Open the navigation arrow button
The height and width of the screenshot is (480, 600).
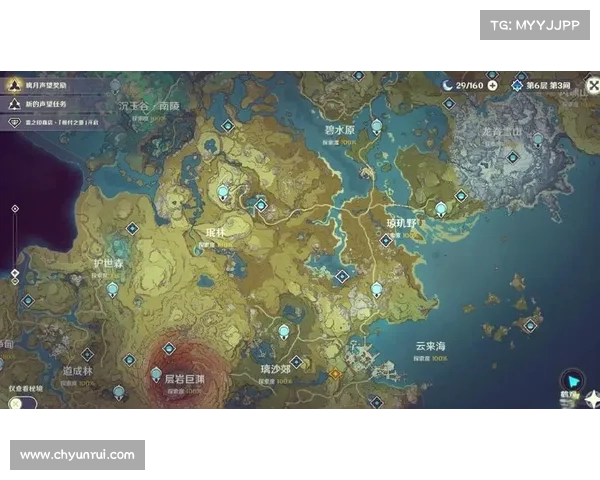(x=572, y=379)
